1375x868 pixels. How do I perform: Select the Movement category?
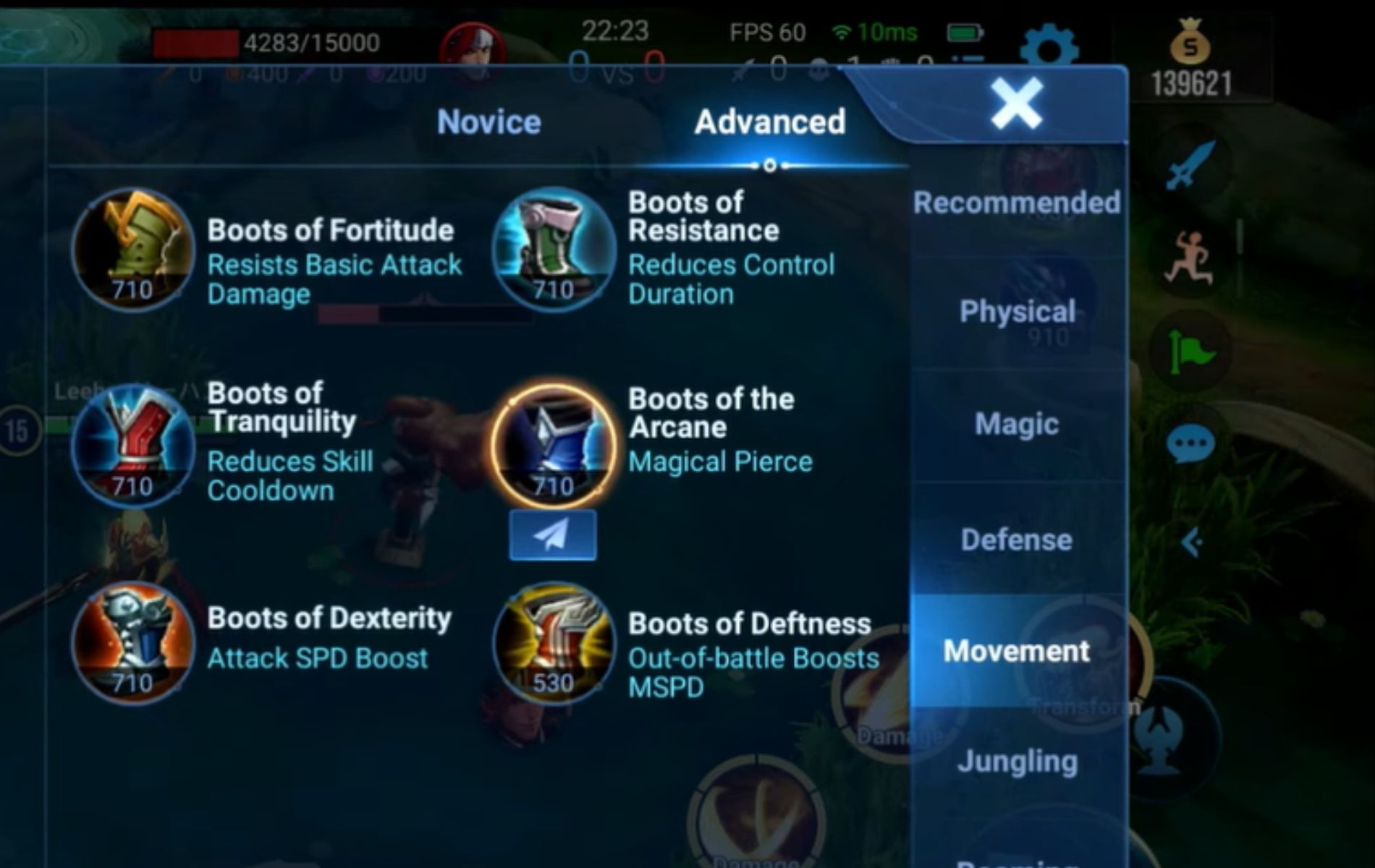pyautogui.click(x=1017, y=651)
